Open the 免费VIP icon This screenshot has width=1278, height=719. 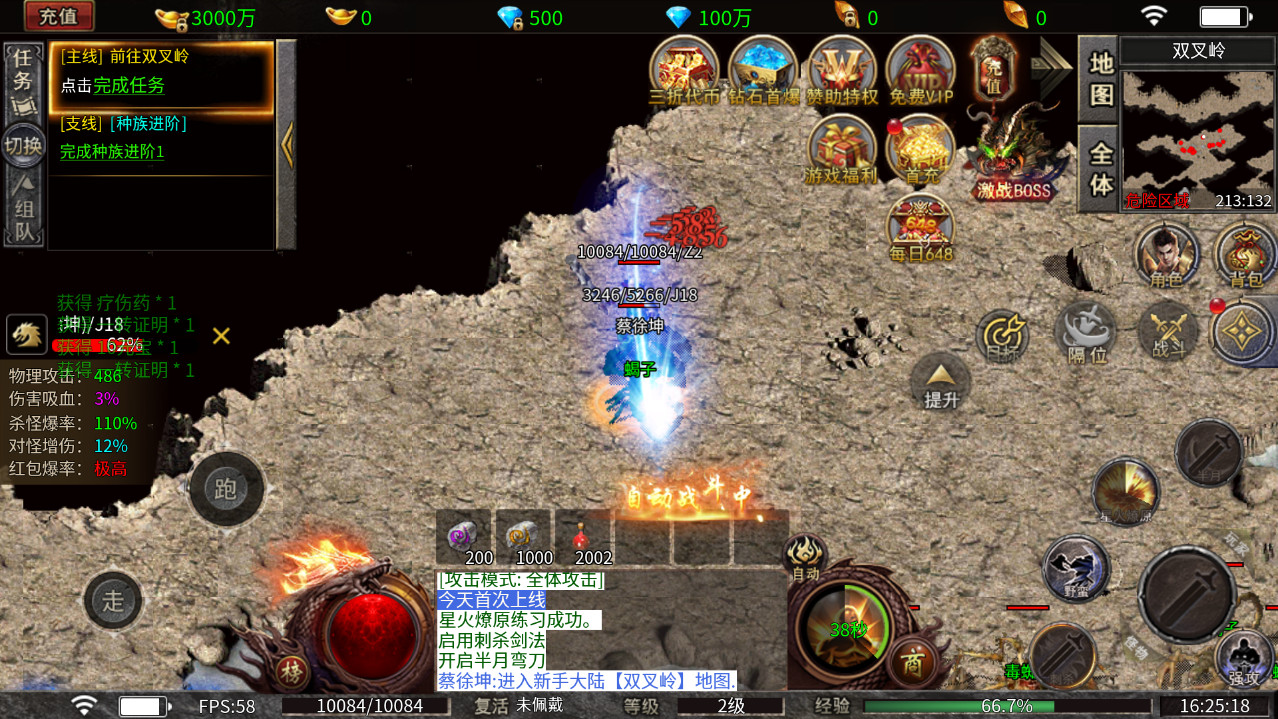(x=921, y=70)
